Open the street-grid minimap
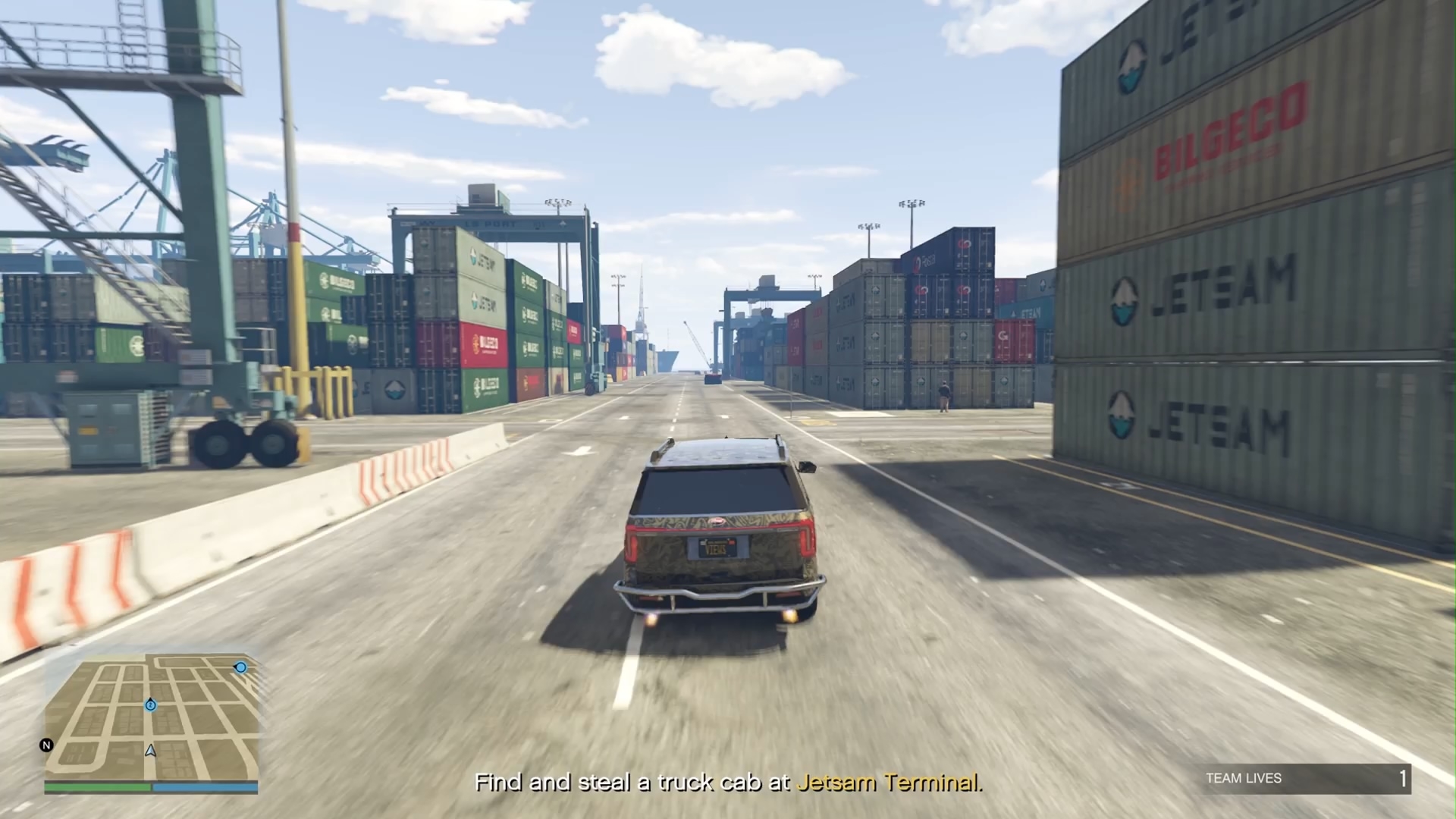This screenshot has height=819, width=1456. click(152, 719)
